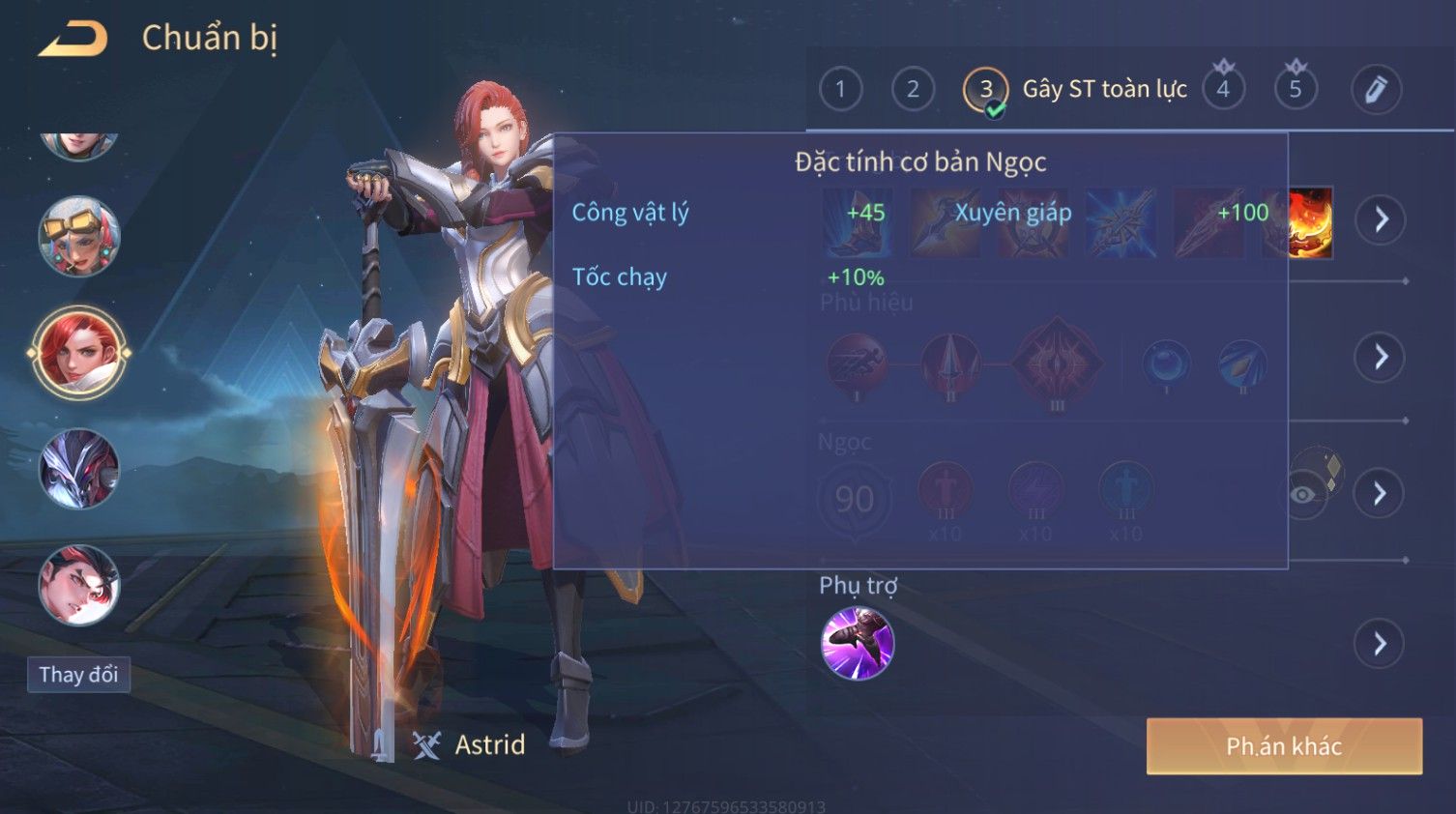Select the Phụ trợ support skill icon
The height and width of the screenshot is (814, 1456).
point(857,643)
